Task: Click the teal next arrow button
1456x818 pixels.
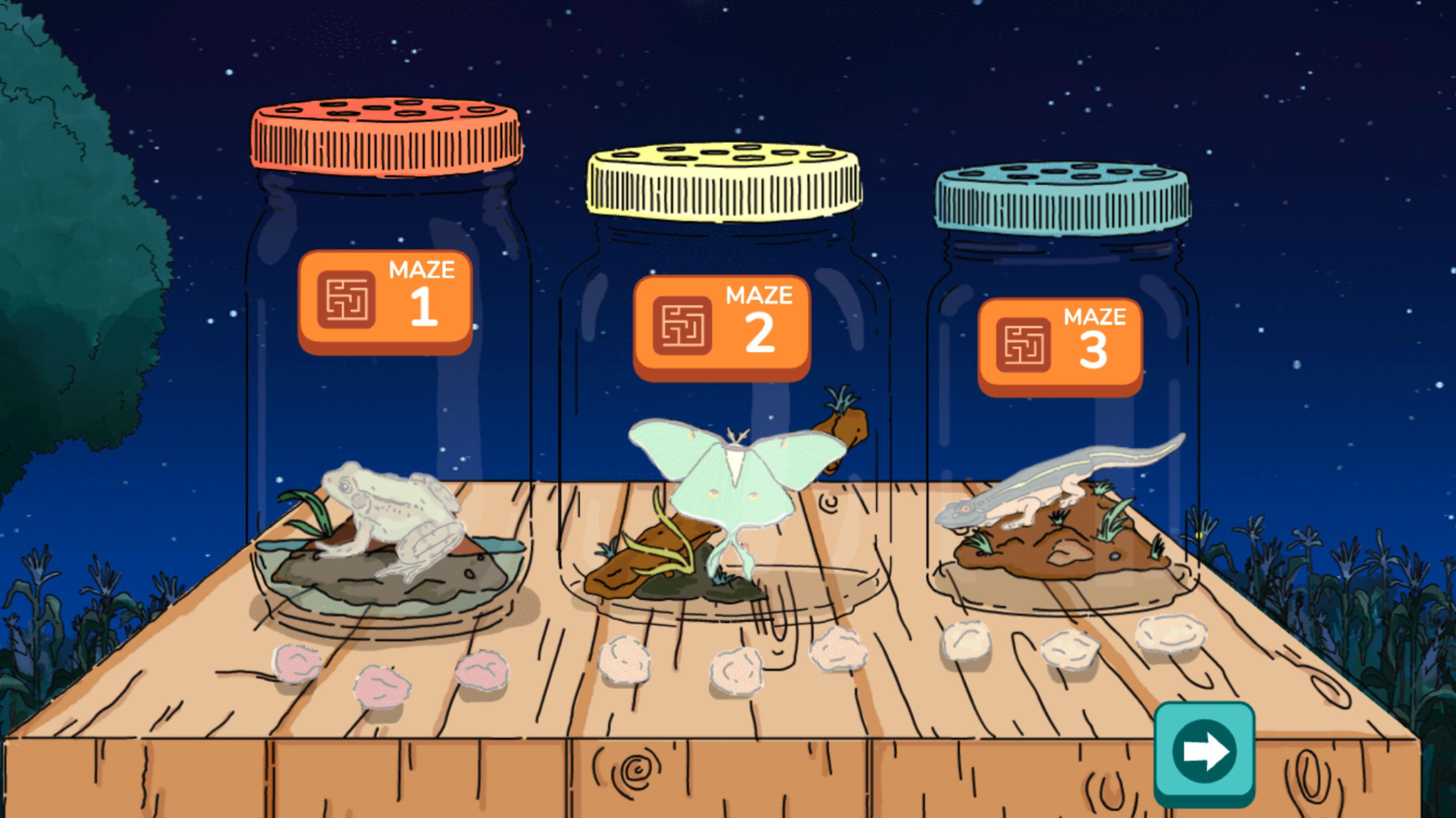Action: click(x=1204, y=752)
